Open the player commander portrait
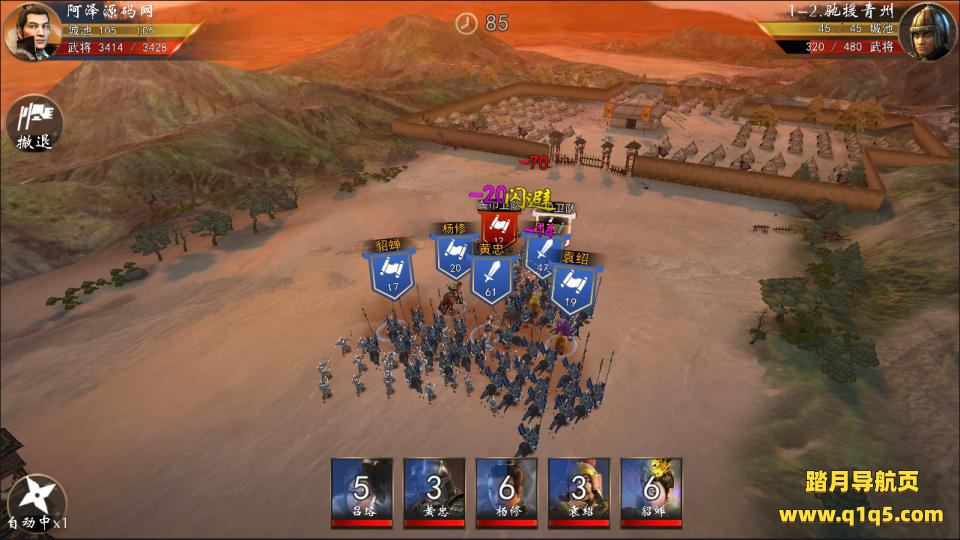Image resolution: width=960 pixels, height=540 pixels. 32,32
